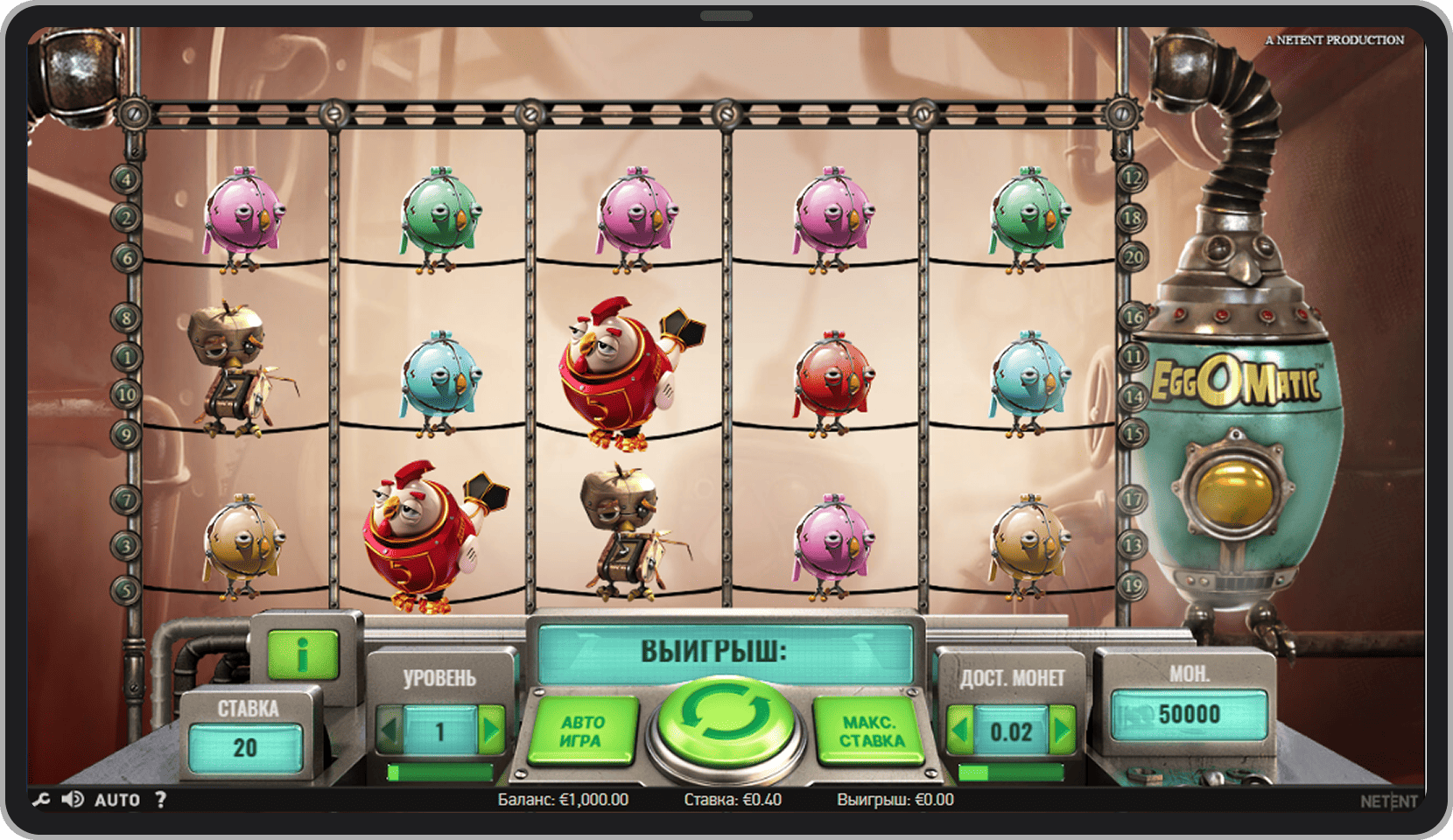Start auto play with АВТО ИГРА
The image size is (1453, 840).
[x=582, y=732]
